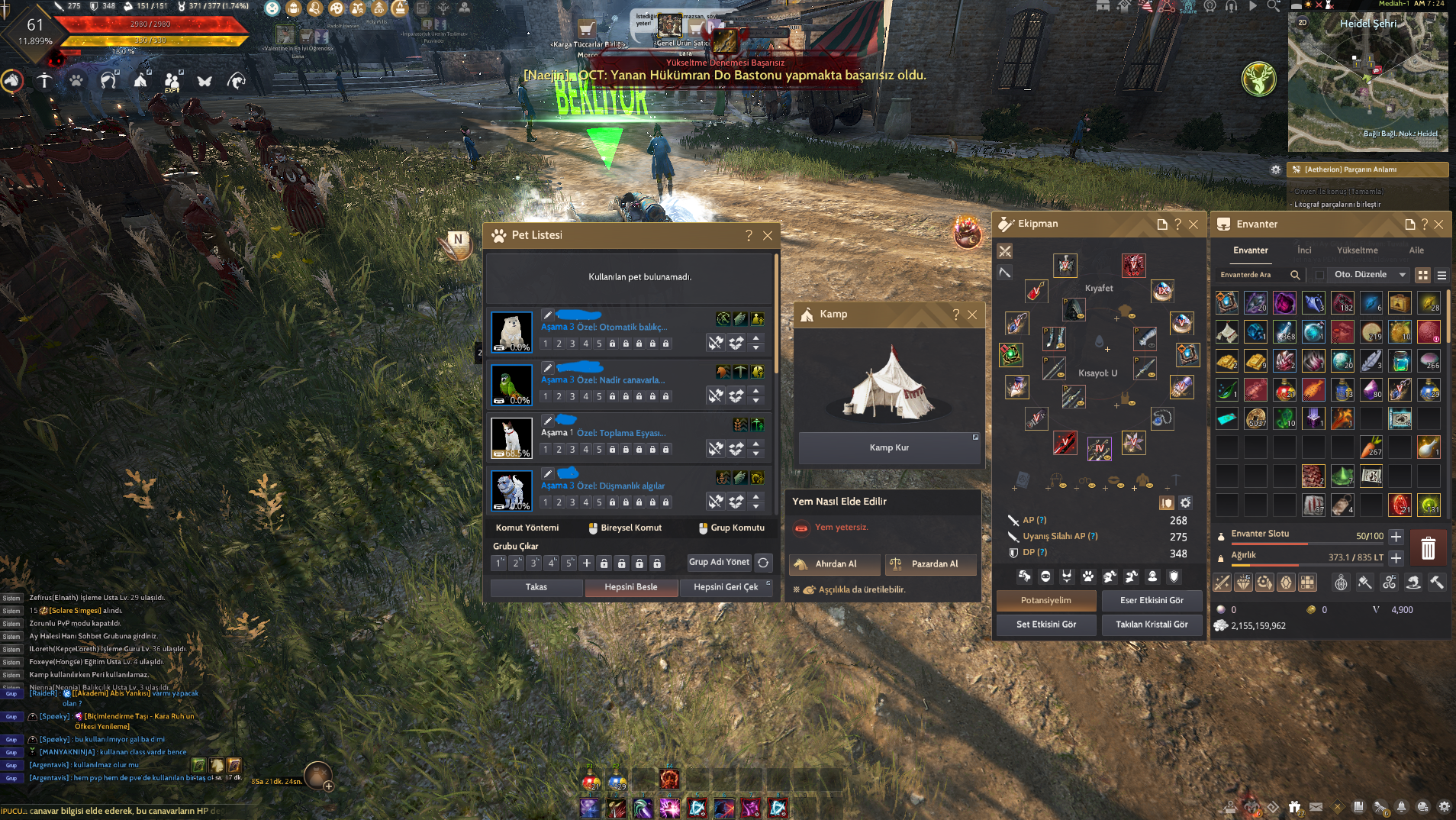Open the trash bin icon in Envanter panel
The height and width of the screenshot is (820, 1456).
(x=1429, y=547)
